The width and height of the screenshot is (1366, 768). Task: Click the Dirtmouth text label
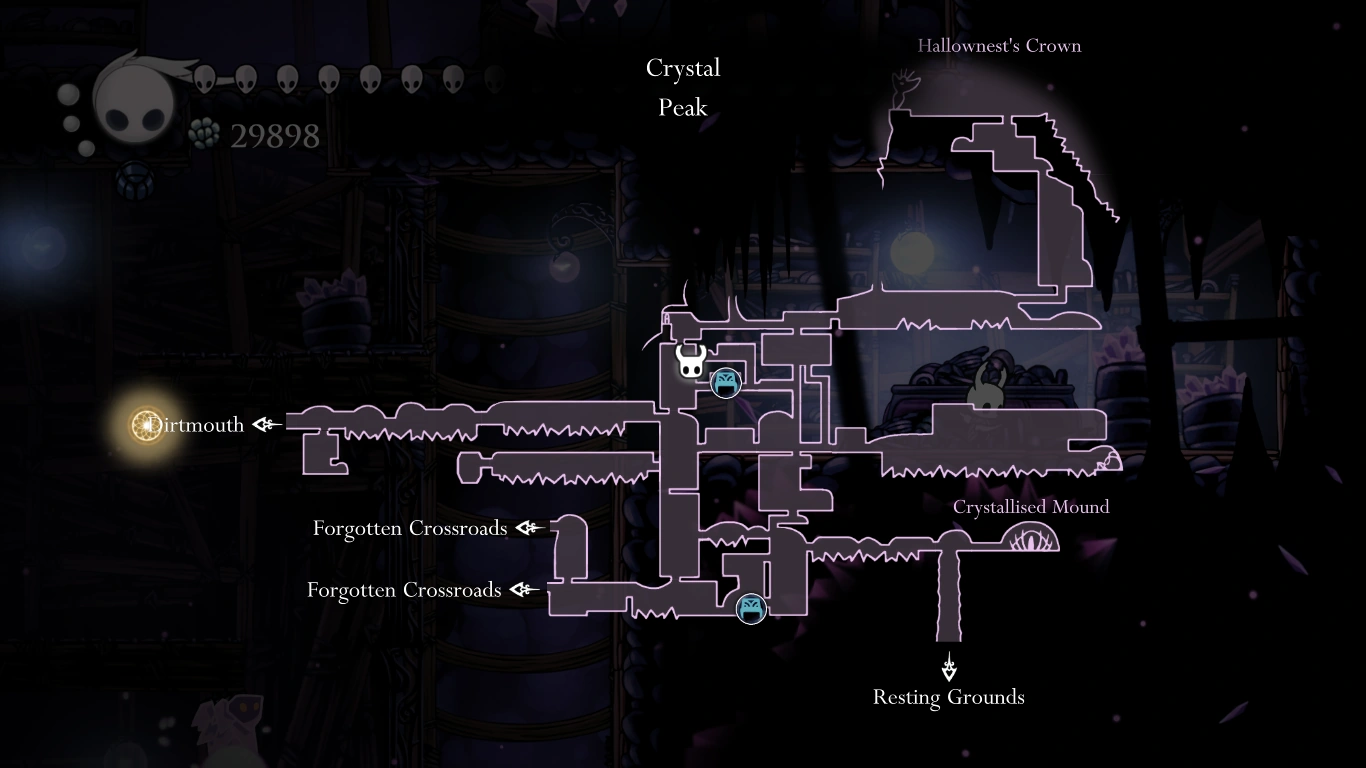pyautogui.click(x=196, y=424)
